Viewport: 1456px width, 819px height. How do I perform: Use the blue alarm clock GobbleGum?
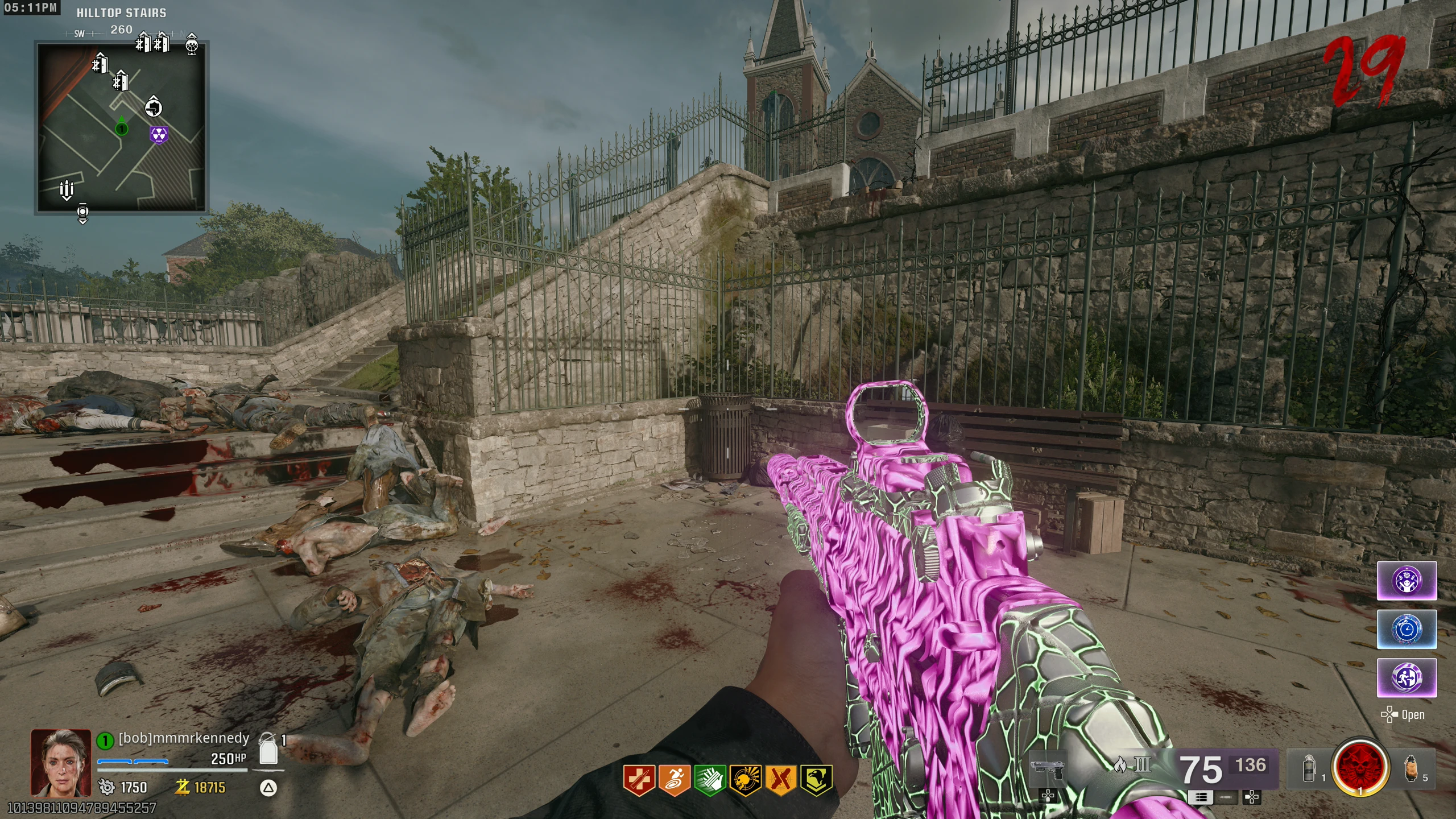(x=1407, y=629)
